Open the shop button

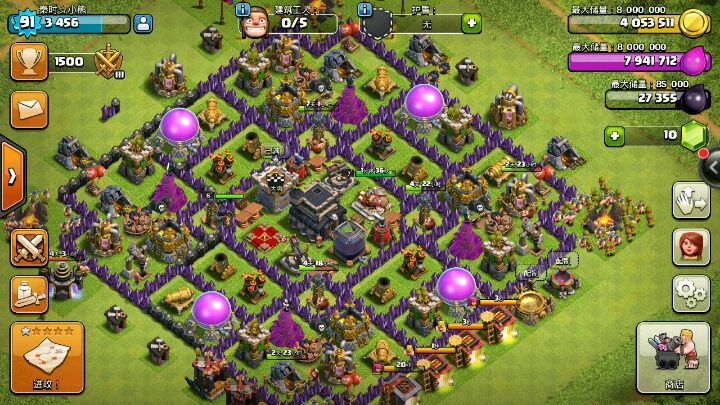(x=673, y=357)
